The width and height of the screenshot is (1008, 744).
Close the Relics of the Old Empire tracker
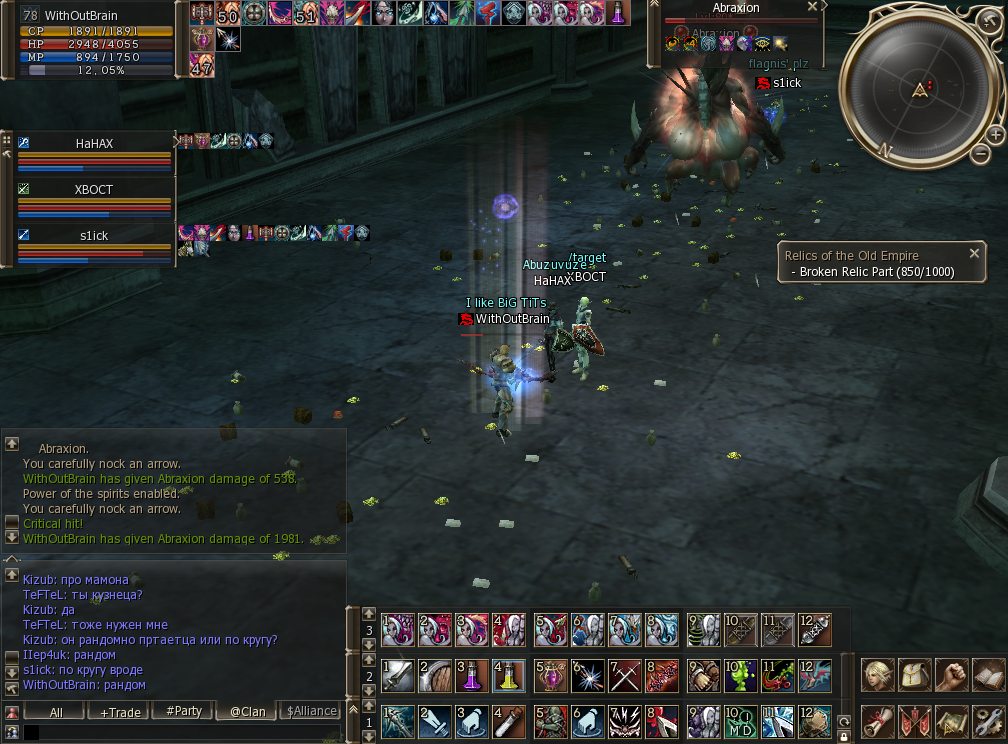pyautogui.click(x=974, y=254)
